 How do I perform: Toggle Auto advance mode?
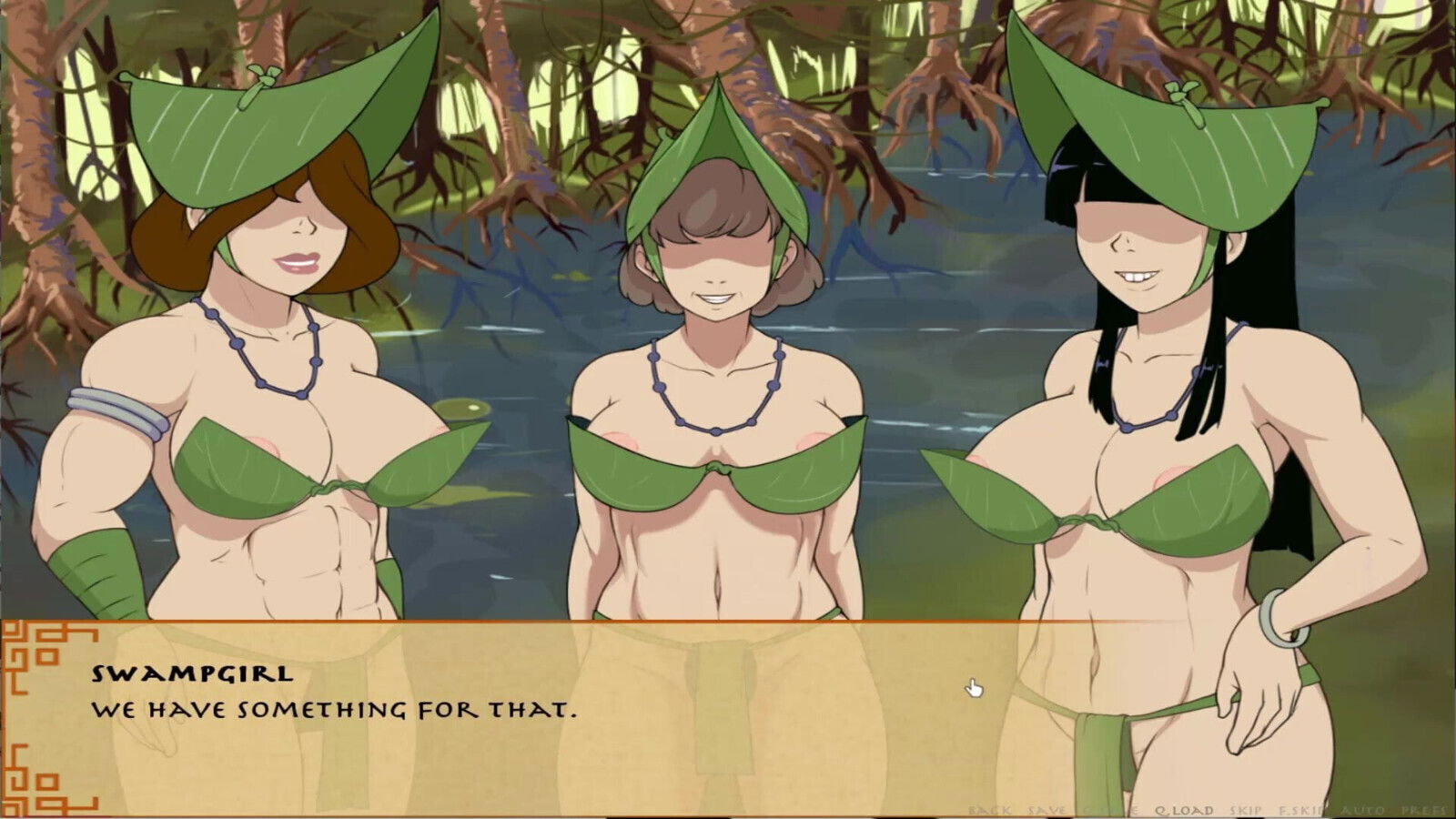click(x=1363, y=810)
